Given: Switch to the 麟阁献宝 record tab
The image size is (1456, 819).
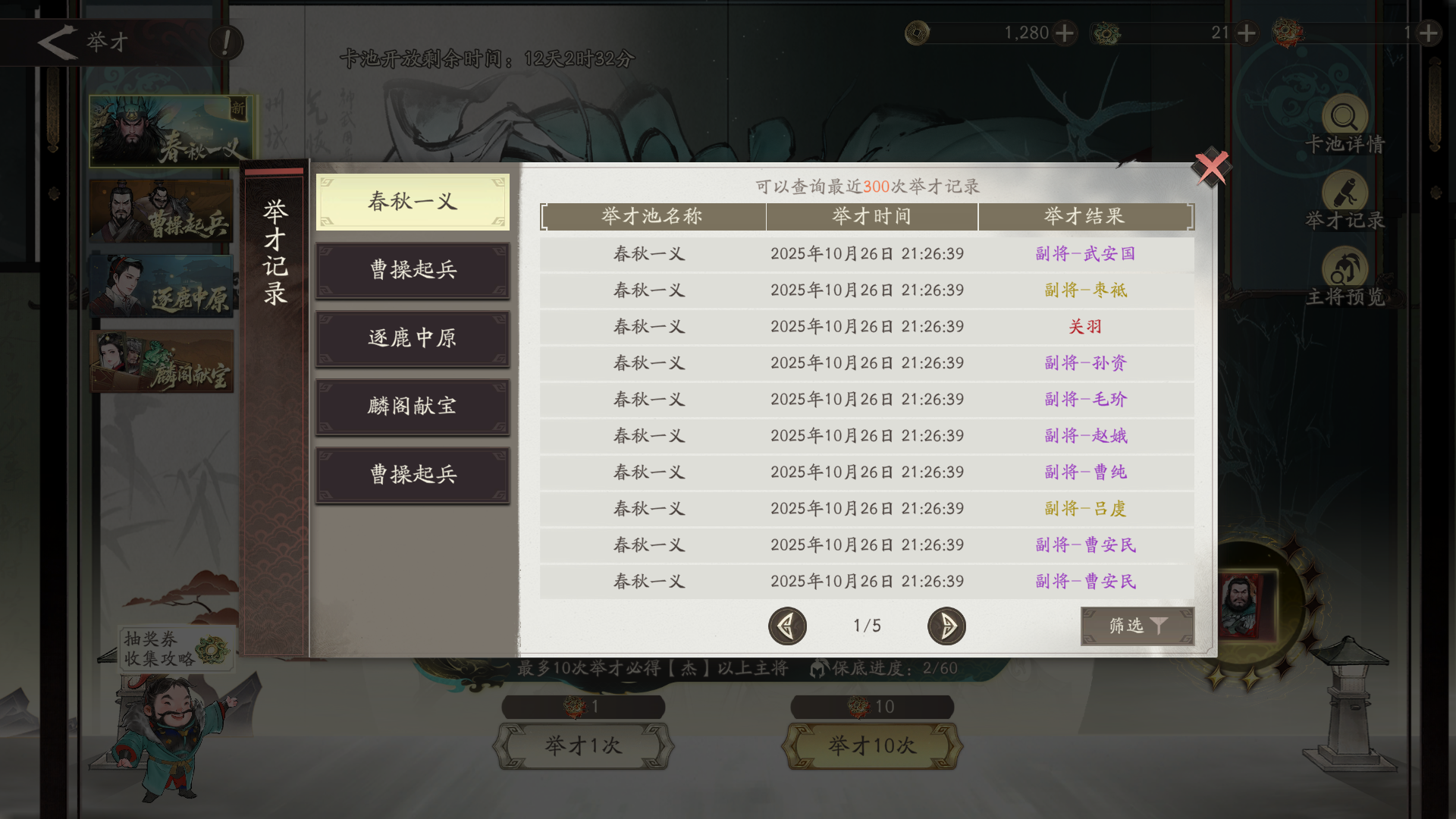Looking at the screenshot, I should [x=413, y=406].
